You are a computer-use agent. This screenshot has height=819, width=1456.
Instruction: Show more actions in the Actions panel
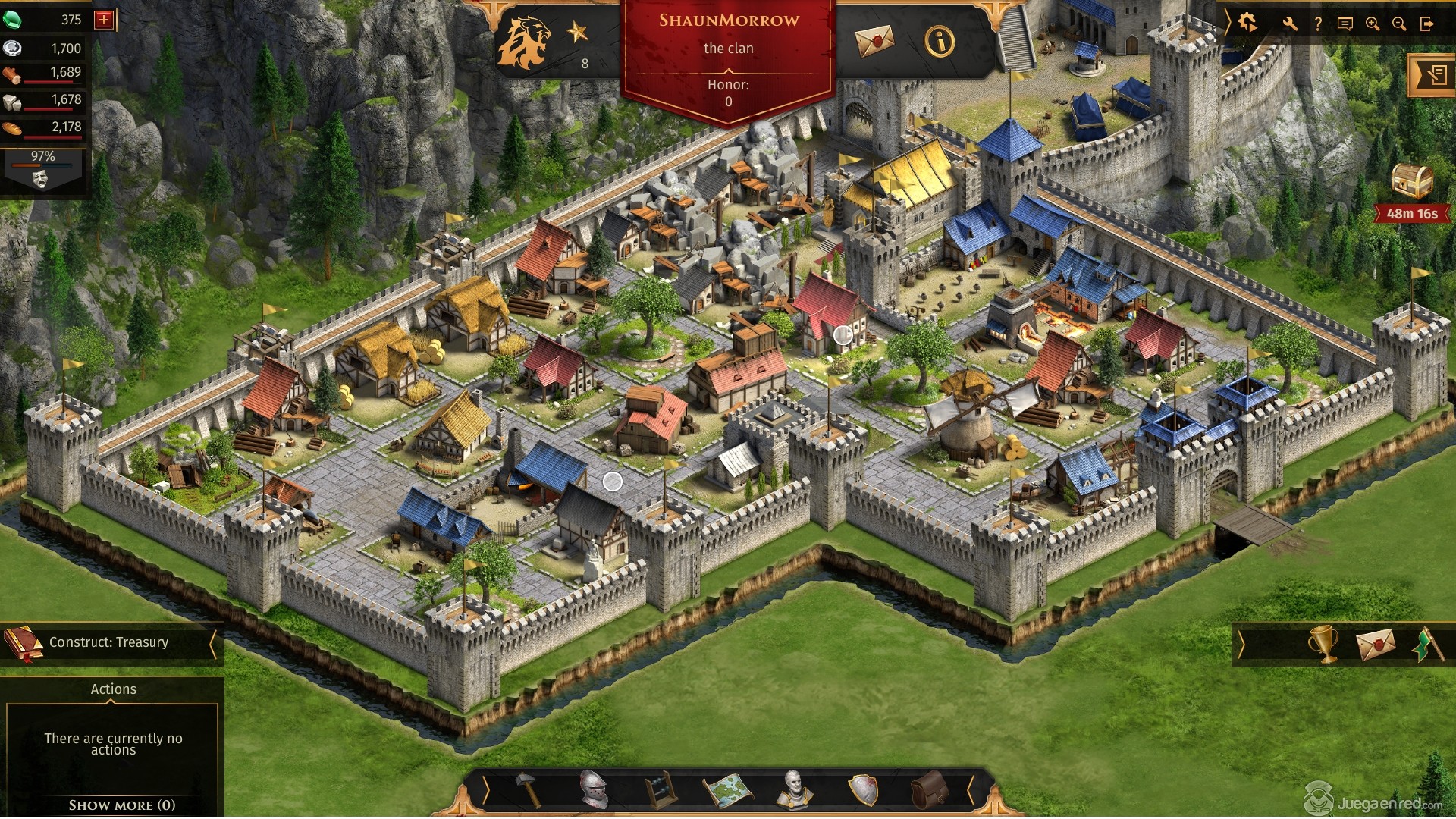[x=121, y=805]
